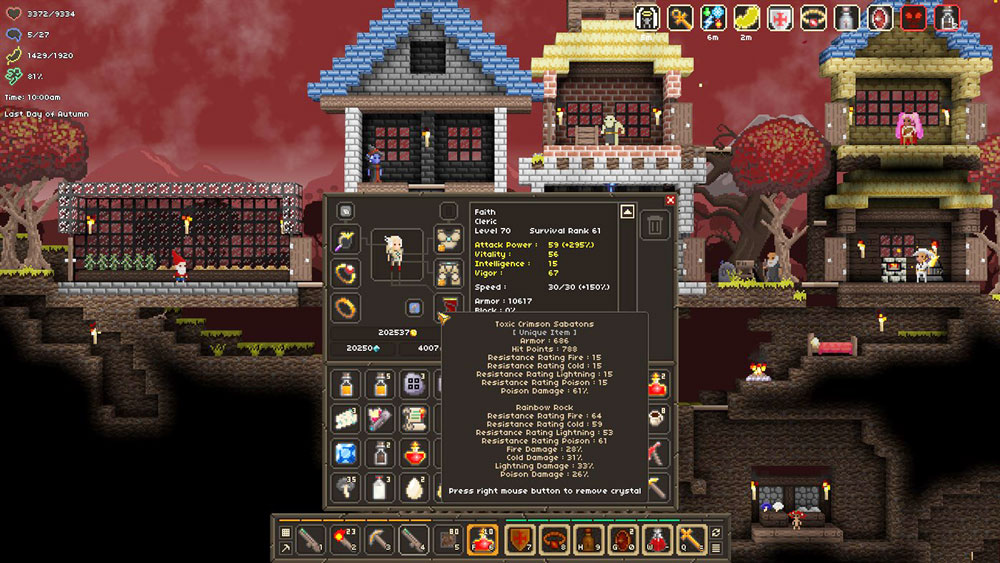The image size is (1000, 563).
Task: Select the equipped chest armor slot
Action: click(x=447, y=240)
